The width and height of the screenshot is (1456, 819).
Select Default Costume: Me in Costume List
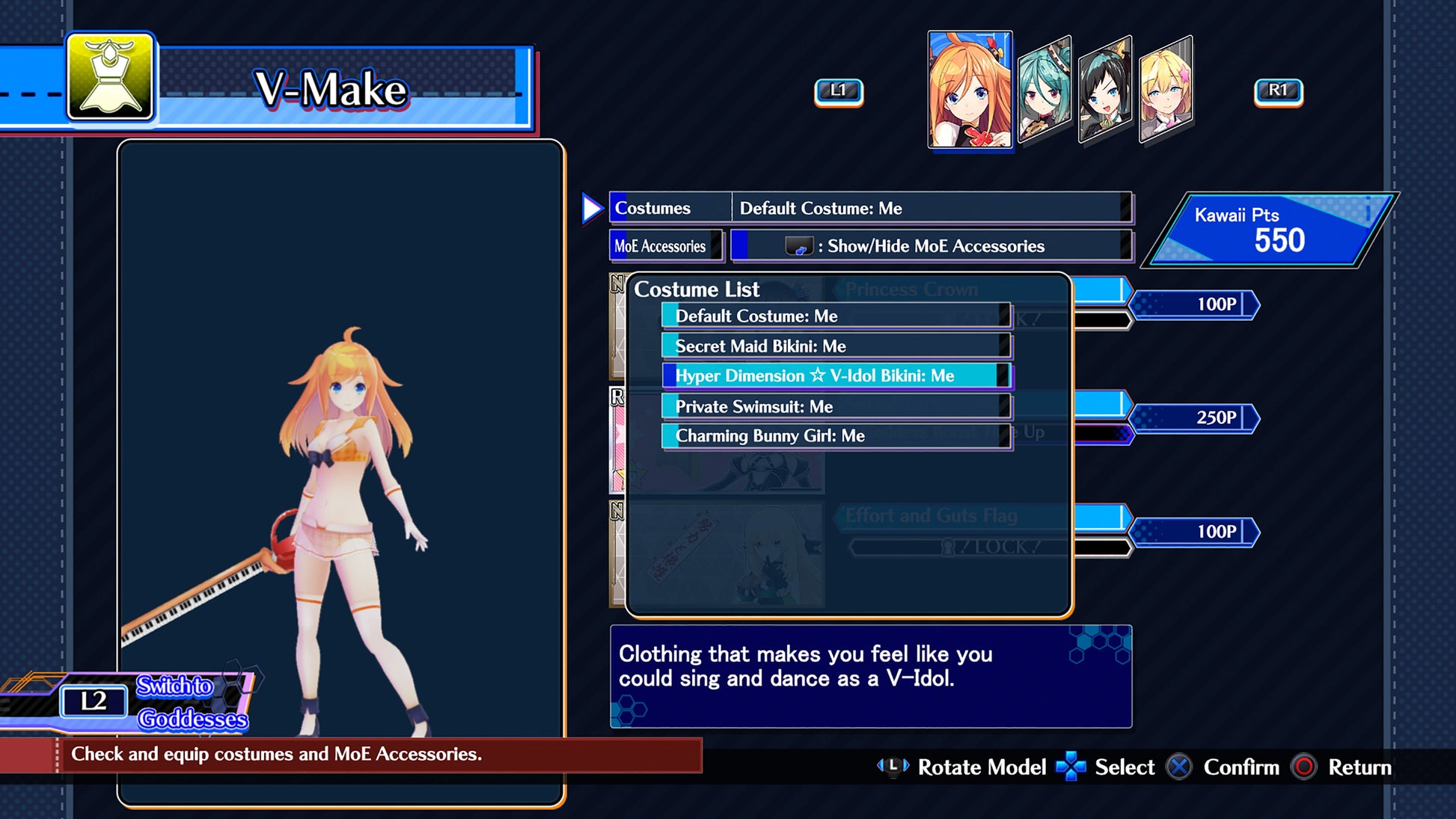pyautogui.click(x=835, y=316)
